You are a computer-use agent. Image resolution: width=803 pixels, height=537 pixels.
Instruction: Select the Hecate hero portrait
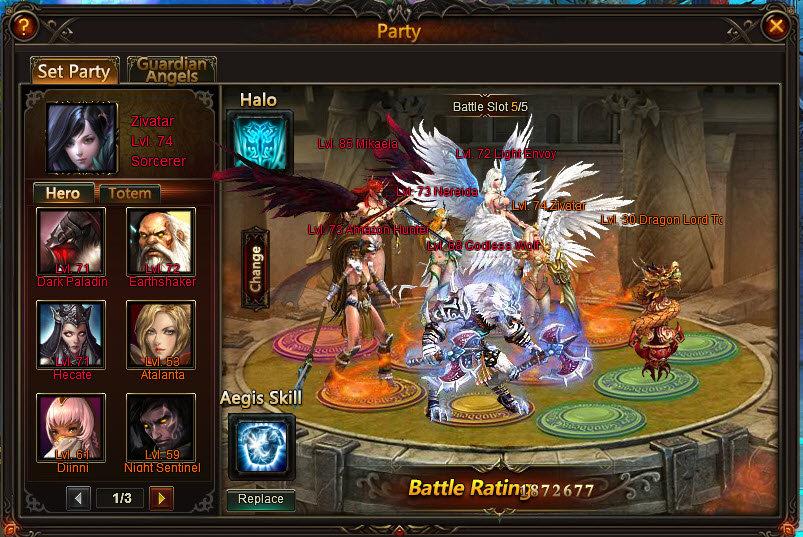point(71,335)
